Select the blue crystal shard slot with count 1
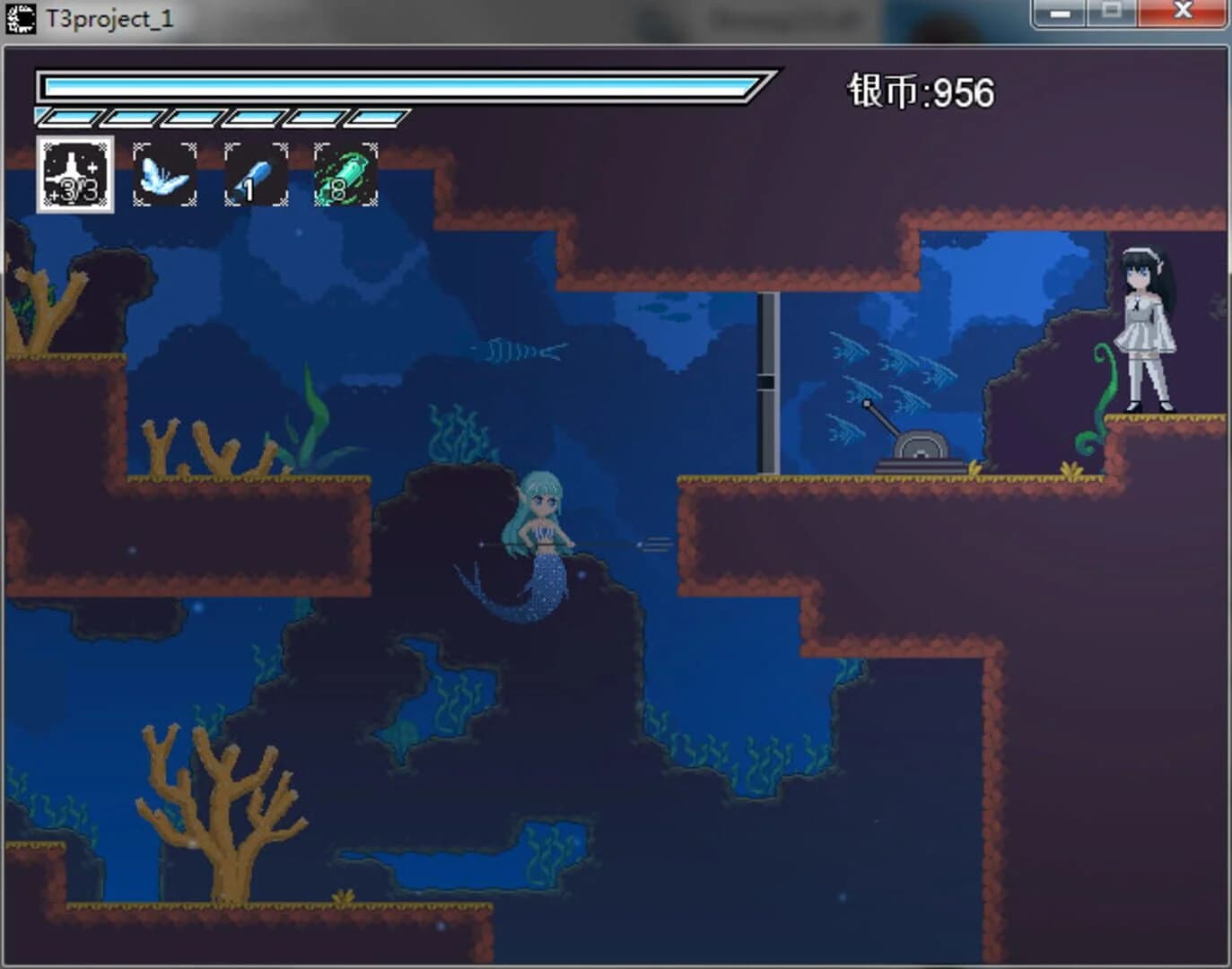1232x969 pixels. point(254,173)
